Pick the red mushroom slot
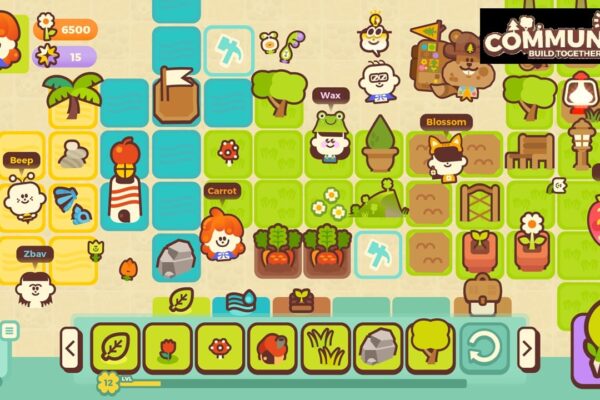This screenshot has height=400, width=600. [220, 348]
